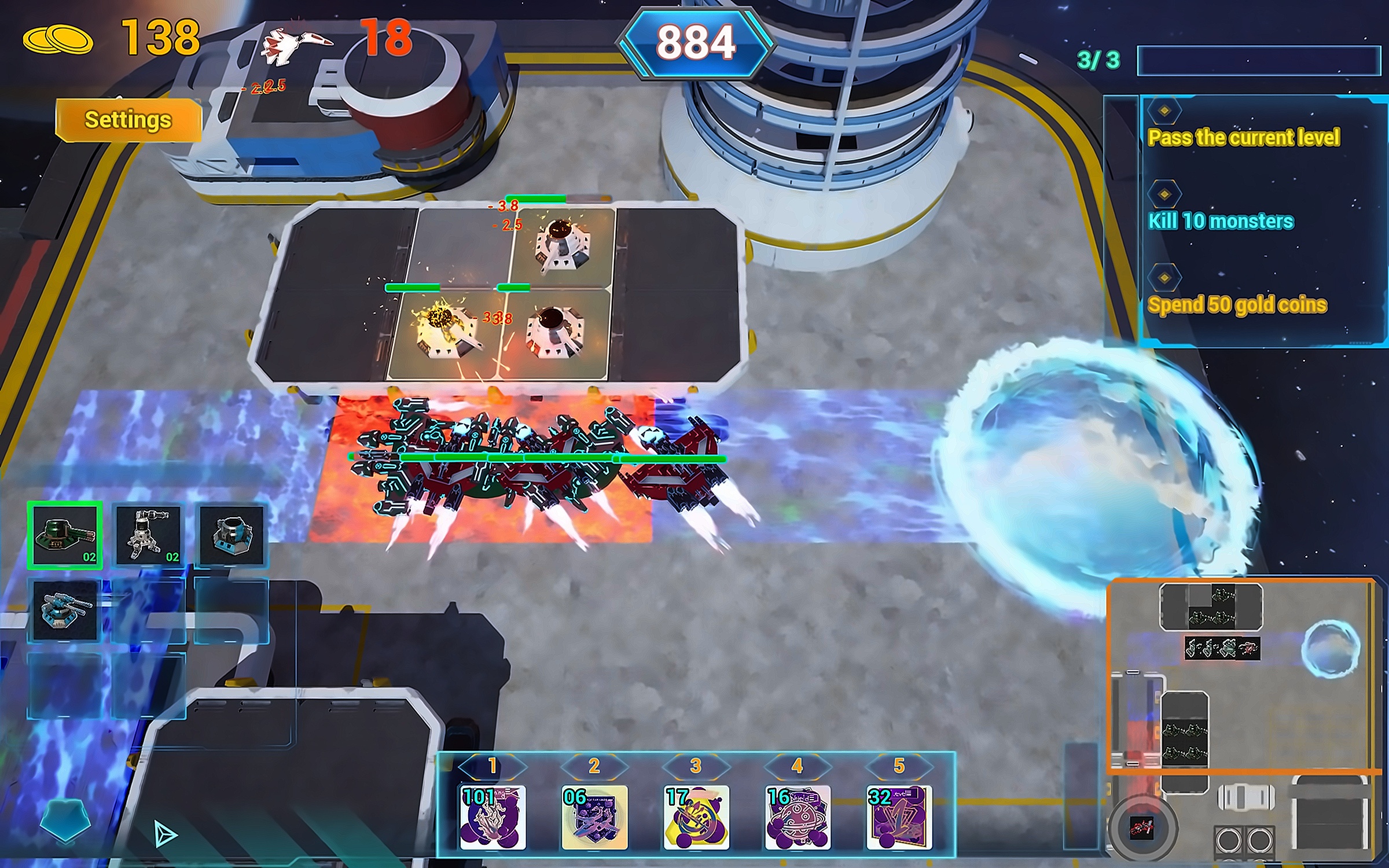This screenshot has width=1389, height=868.
Task: Select the blue twin-barrel turret slot
Action: (65, 610)
